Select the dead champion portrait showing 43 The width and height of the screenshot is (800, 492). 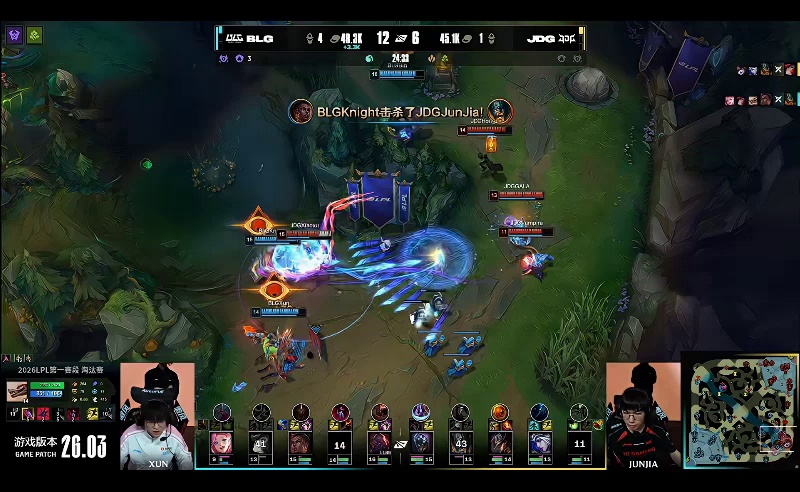(x=460, y=442)
